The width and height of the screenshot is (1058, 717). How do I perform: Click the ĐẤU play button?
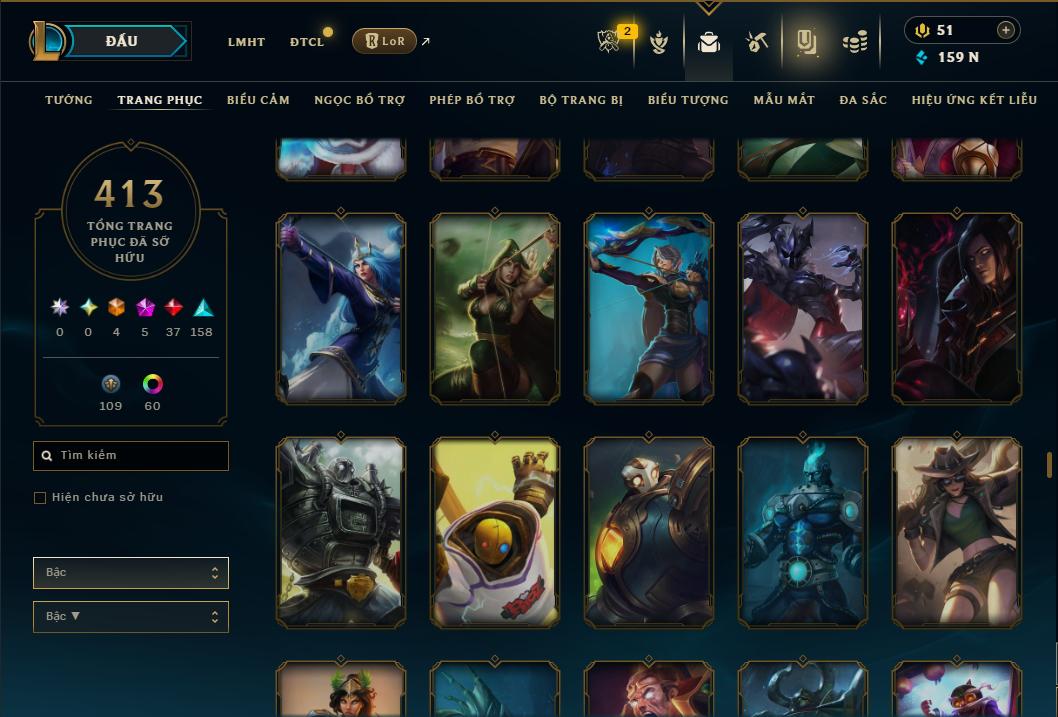click(x=122, y=41)
